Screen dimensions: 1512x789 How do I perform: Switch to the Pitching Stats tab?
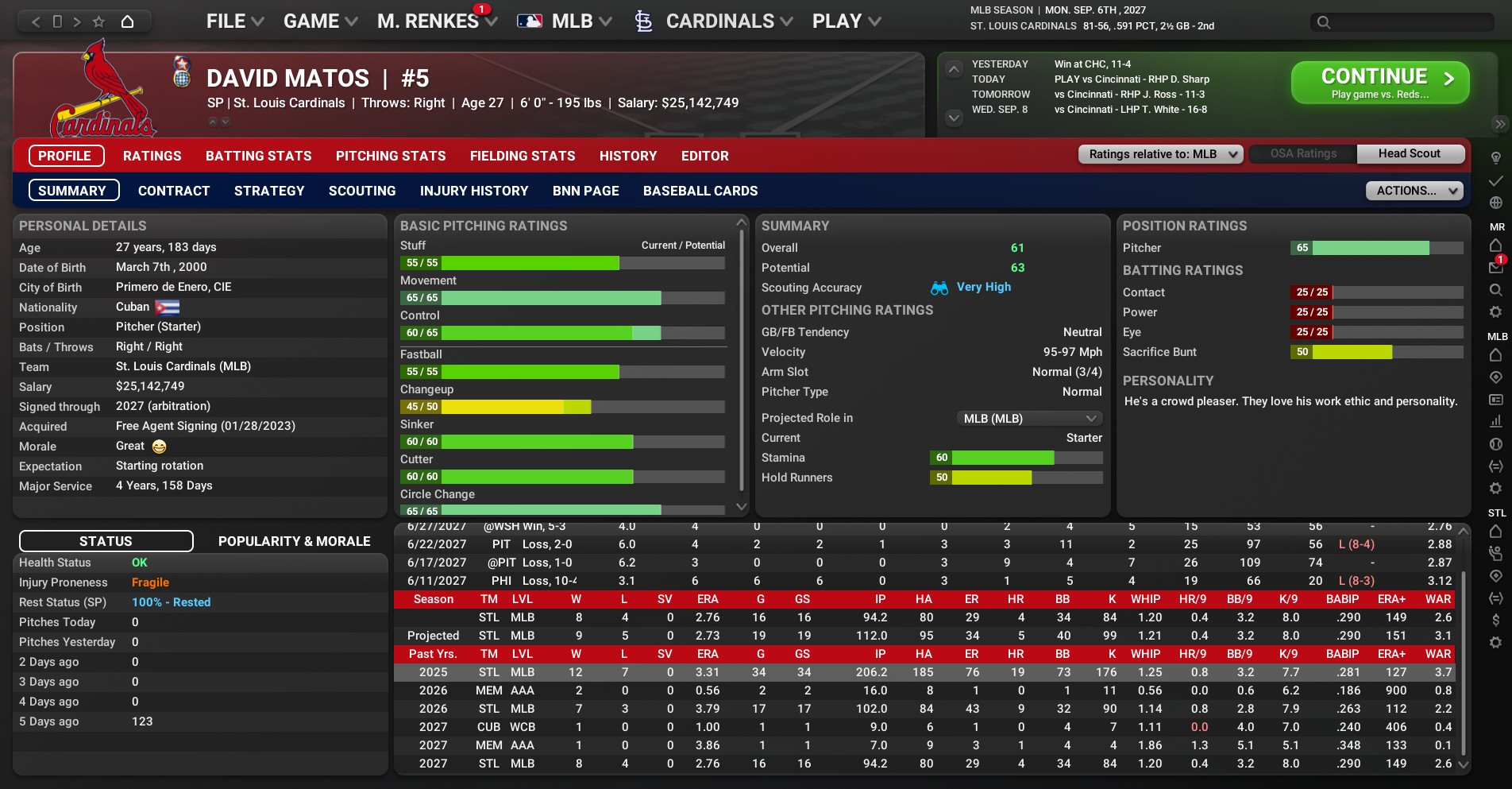pyautogui.click(x=391, y=156)
